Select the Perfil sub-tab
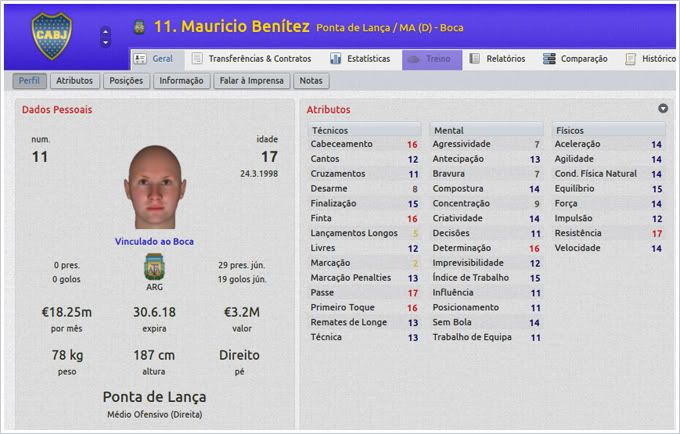The width and height of the screenshot is (680, 434). coord(30,81)
